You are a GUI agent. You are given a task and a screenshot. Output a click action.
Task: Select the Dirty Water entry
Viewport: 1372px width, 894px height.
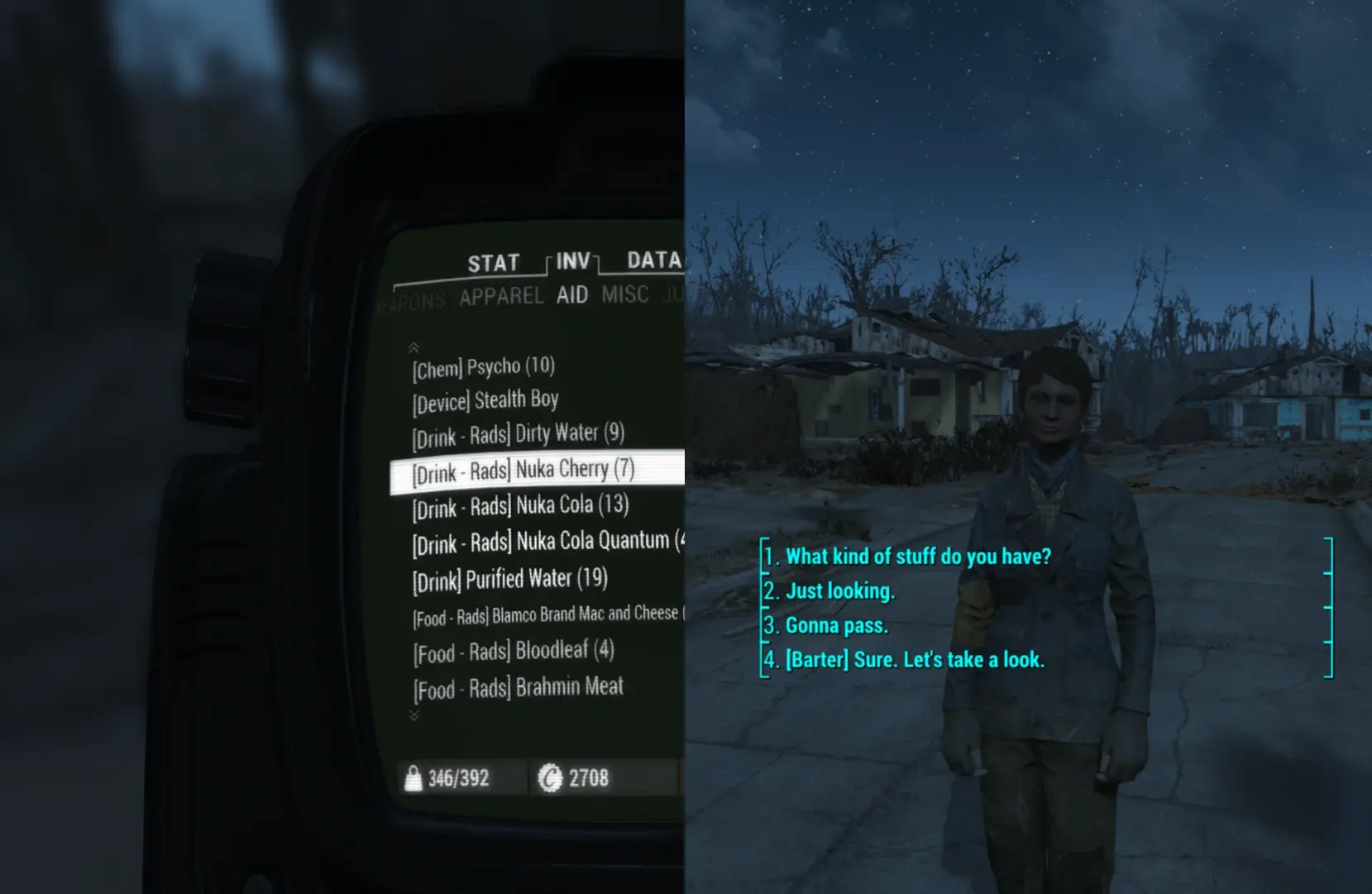coord(519,434)
